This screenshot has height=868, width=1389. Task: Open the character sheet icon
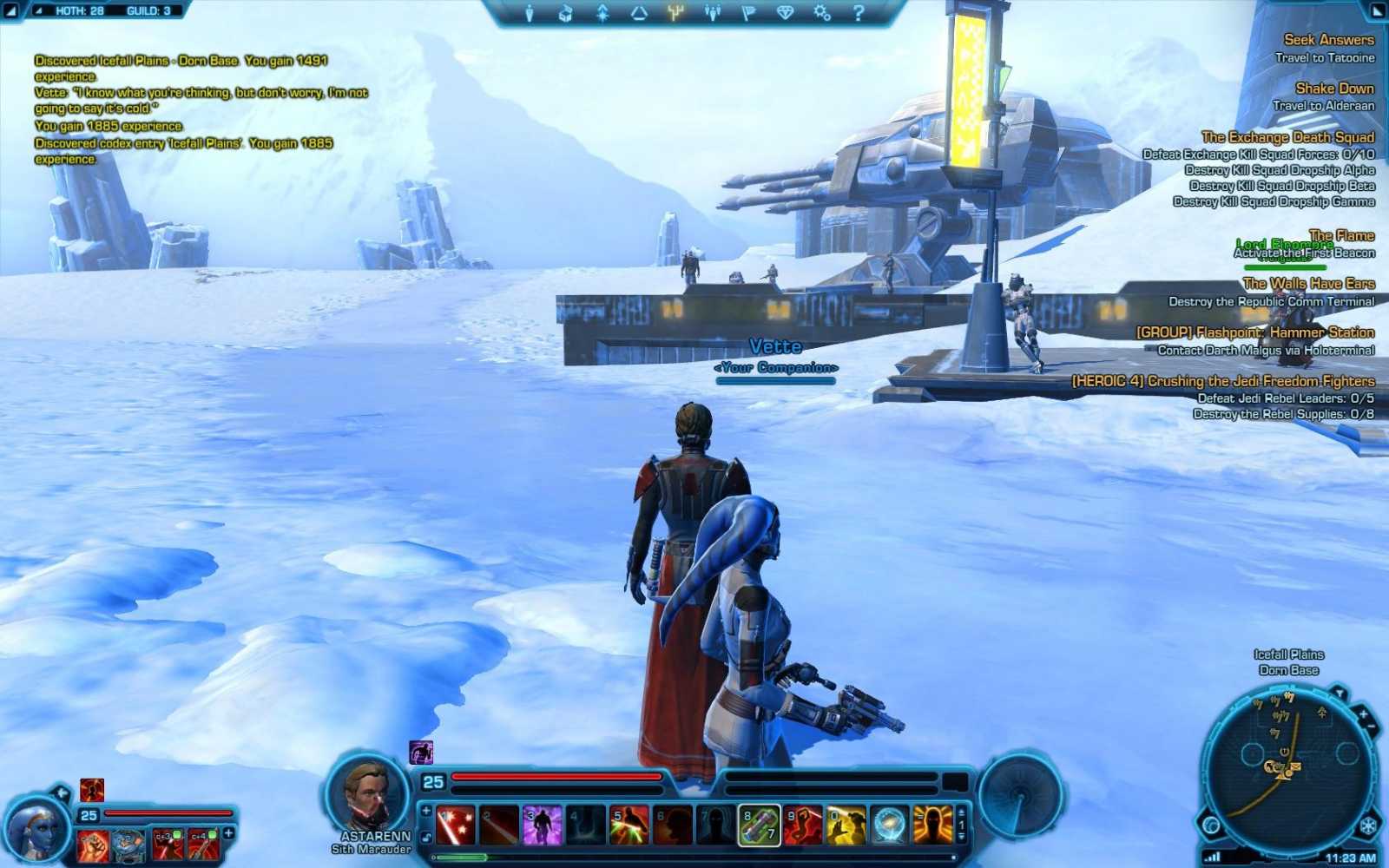[x=529, y=13]
